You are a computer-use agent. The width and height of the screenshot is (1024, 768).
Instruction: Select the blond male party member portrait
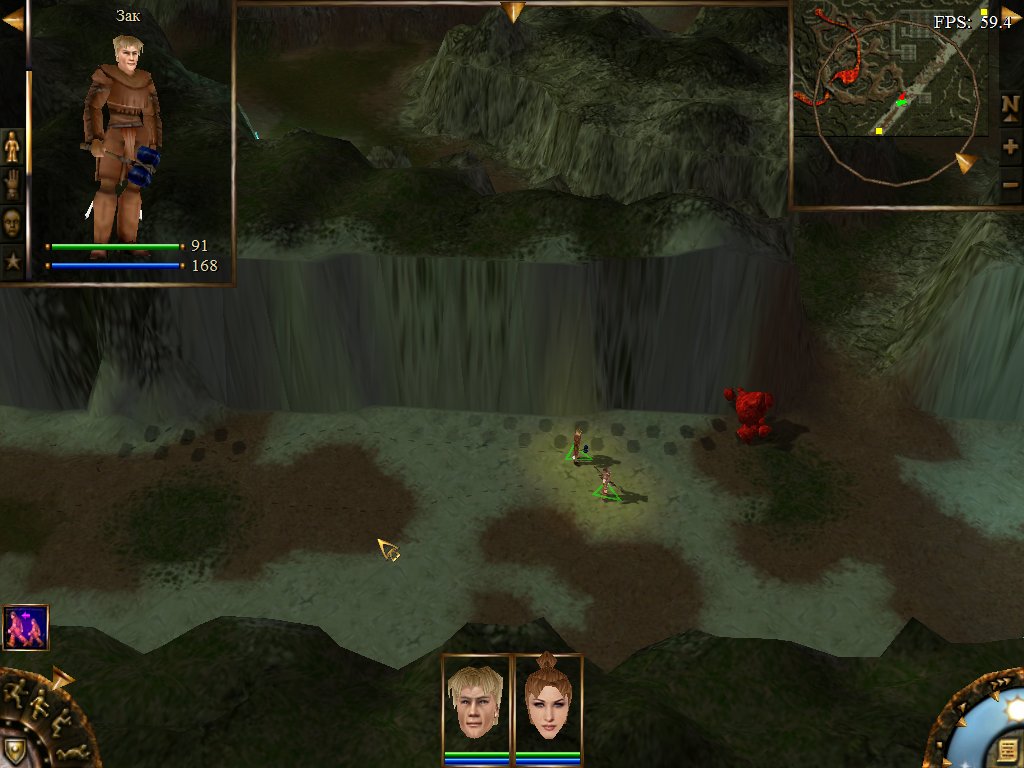477,701
